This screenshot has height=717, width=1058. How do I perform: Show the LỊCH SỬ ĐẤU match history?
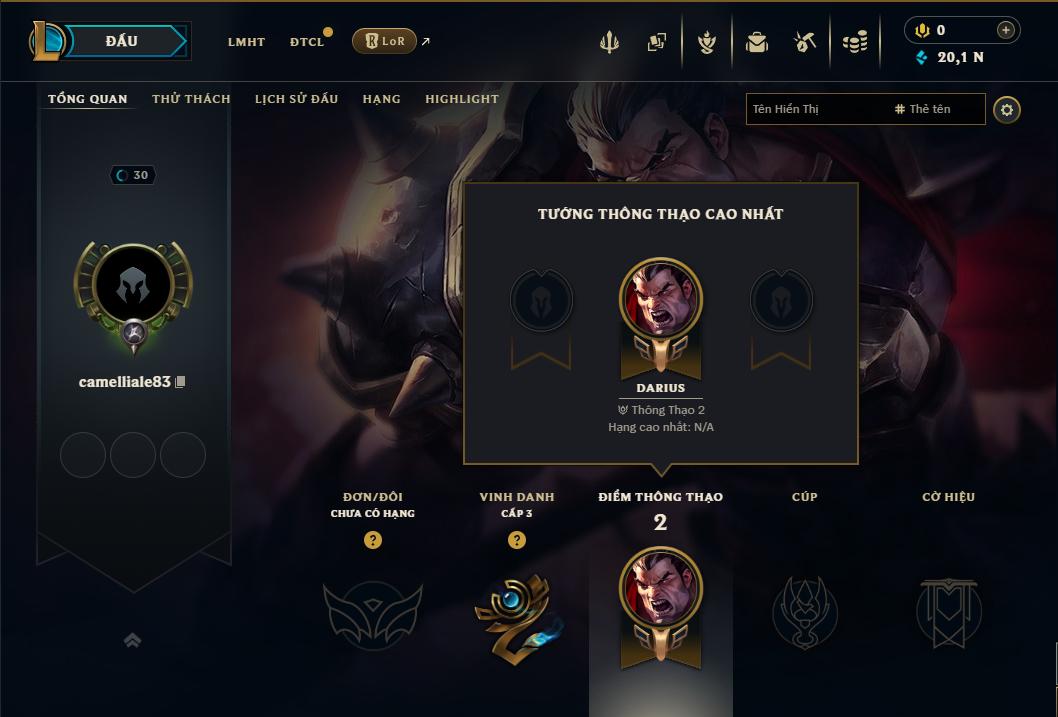[x=296, y=99]
